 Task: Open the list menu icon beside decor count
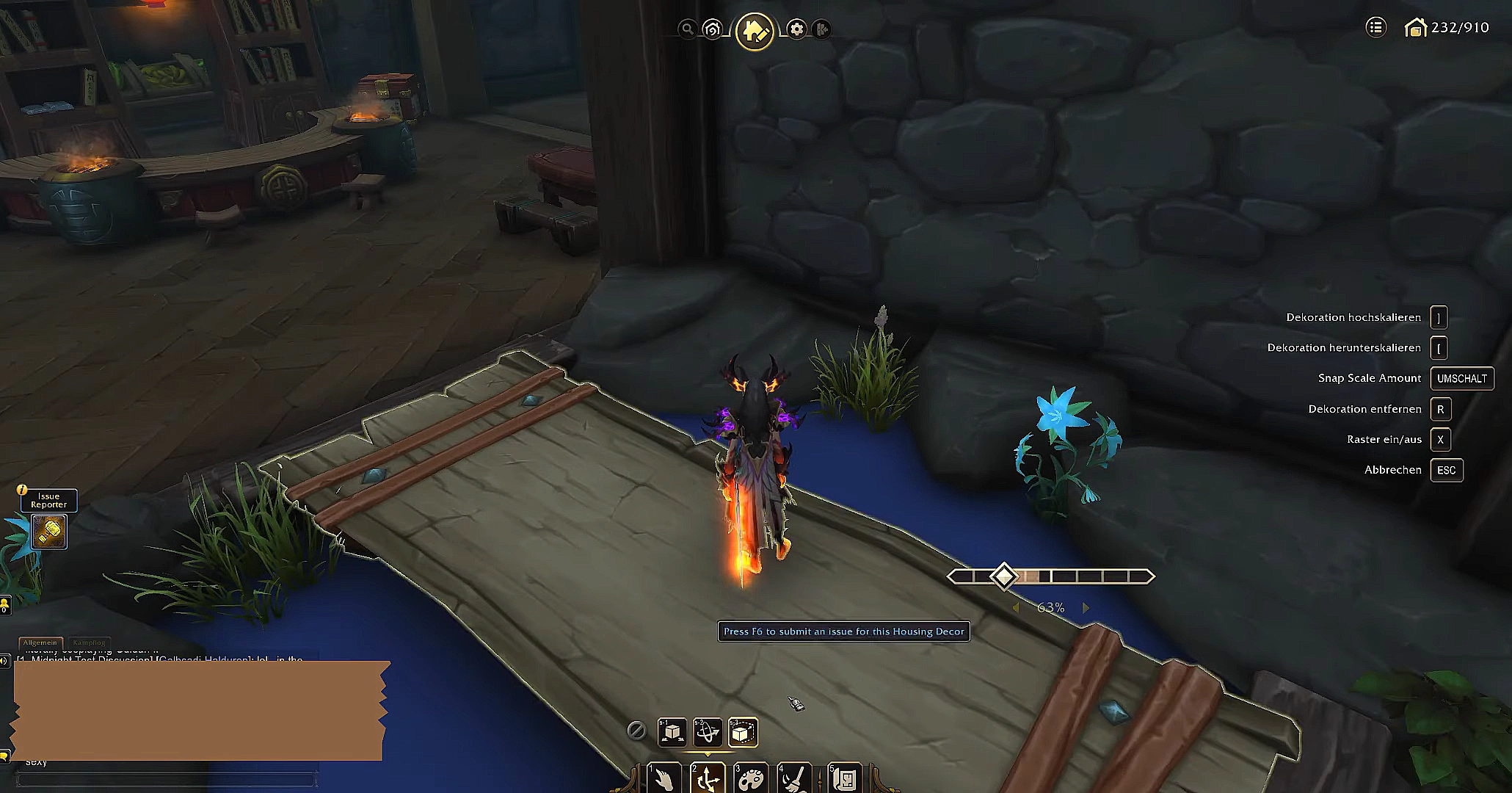1375,28
